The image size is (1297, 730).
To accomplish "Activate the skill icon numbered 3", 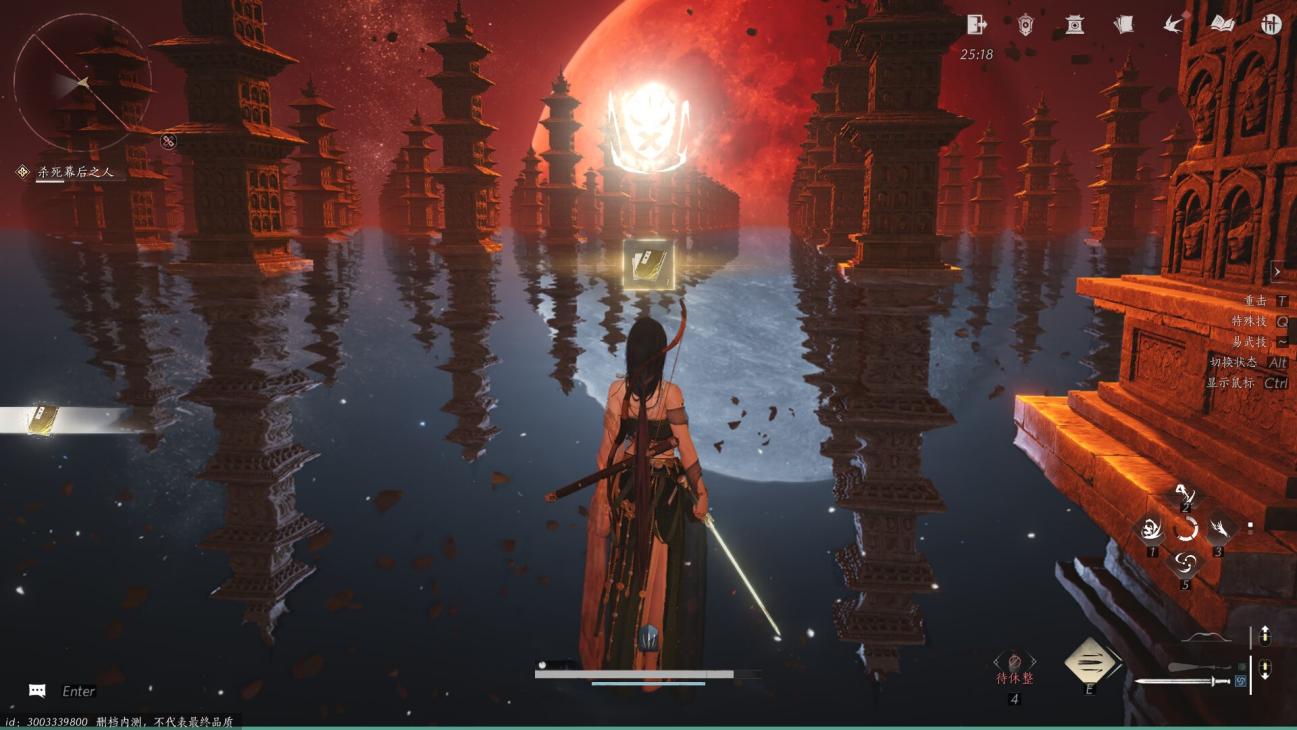I will 1218,529.
